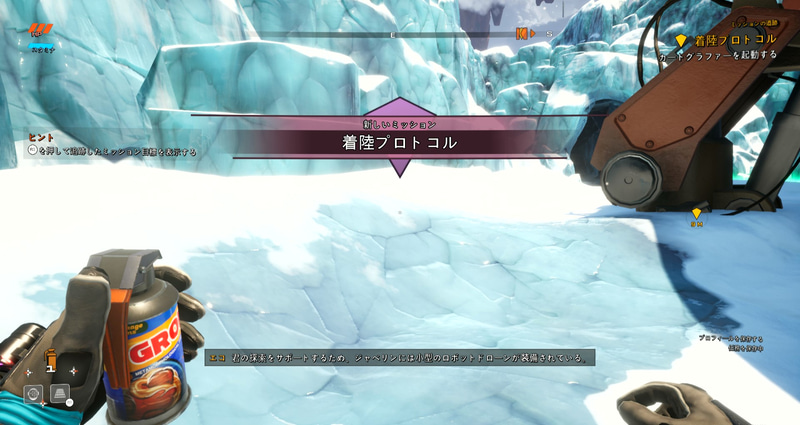Viewport: 800px width, 425px height.
Task: Select the orange canister item icon
Action: (x=49, y=358)
